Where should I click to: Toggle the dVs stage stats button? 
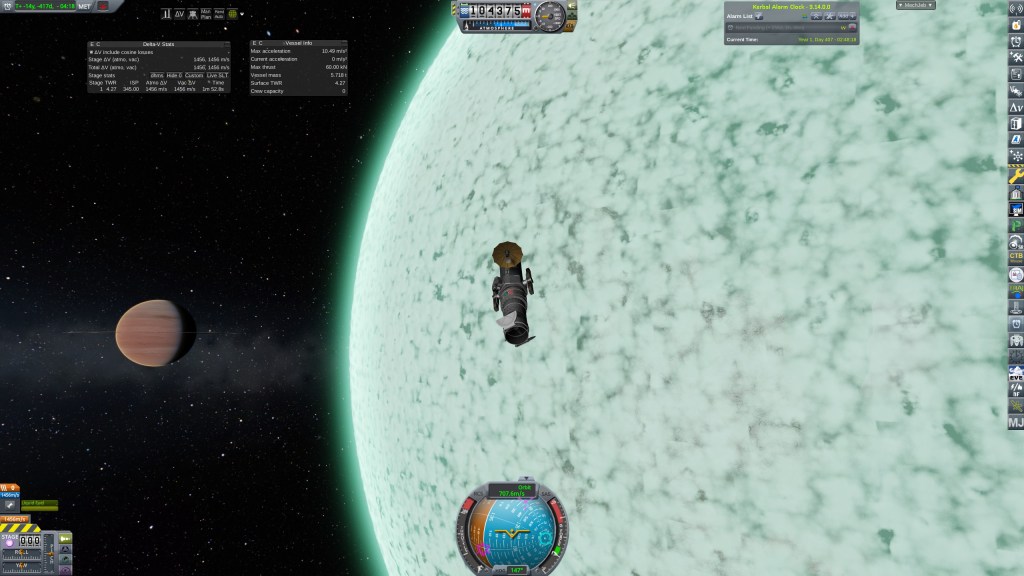(x=157, y=75)
